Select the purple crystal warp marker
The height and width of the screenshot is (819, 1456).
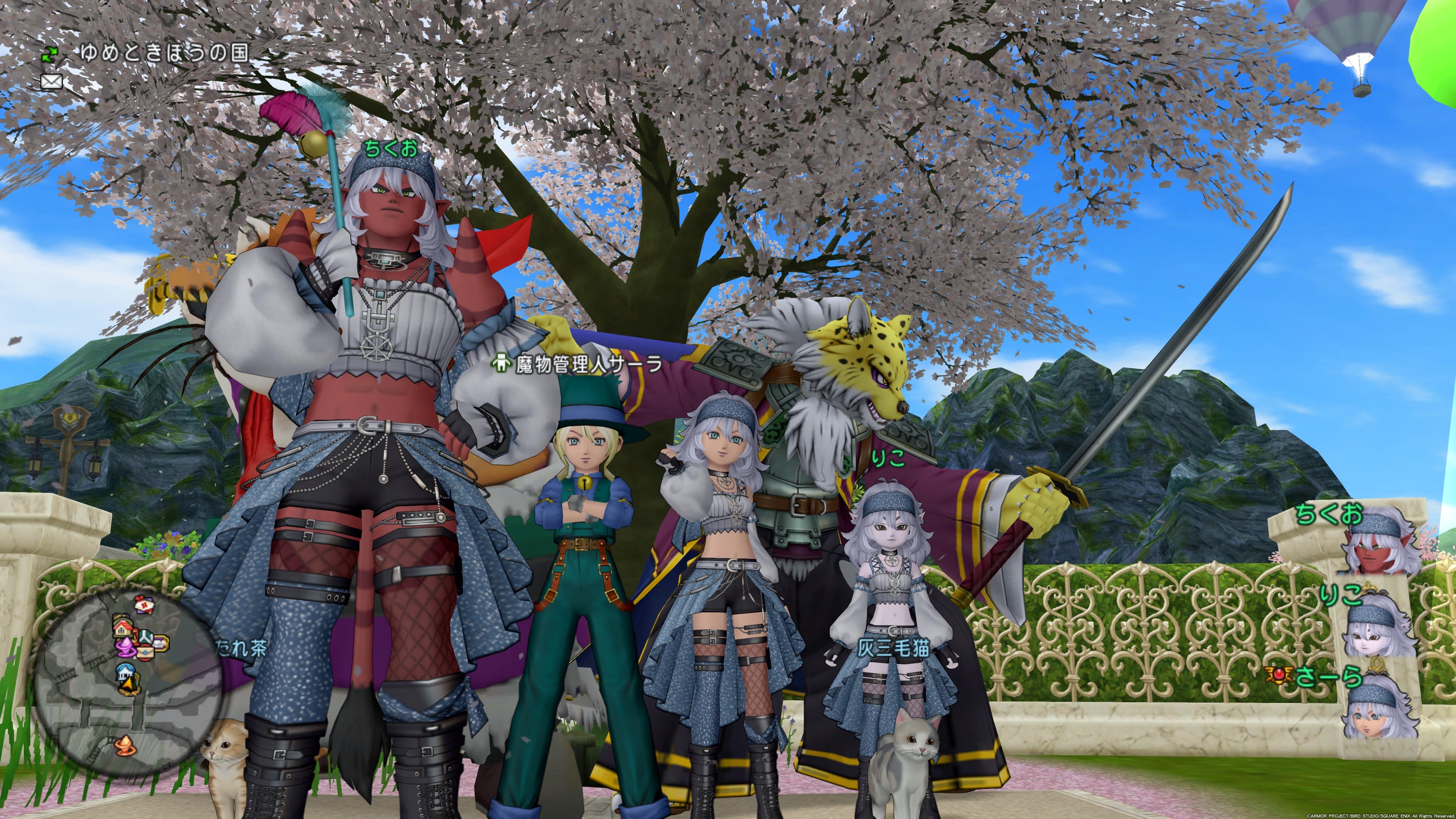(126, 648)
